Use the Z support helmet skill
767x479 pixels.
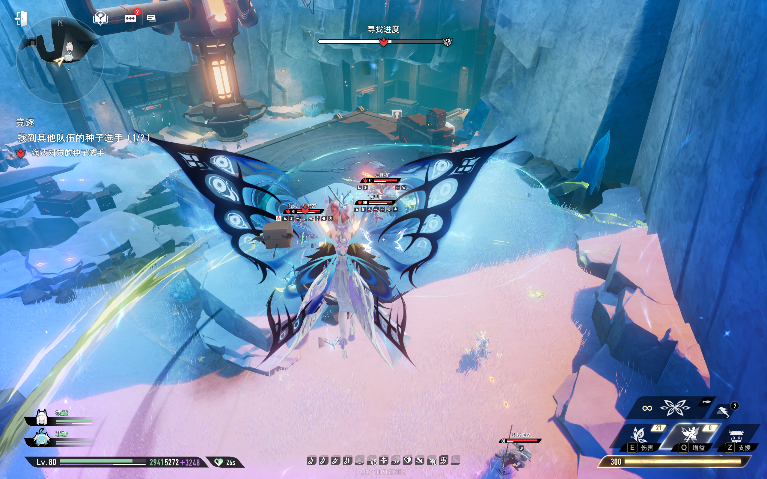pos(735,434)
